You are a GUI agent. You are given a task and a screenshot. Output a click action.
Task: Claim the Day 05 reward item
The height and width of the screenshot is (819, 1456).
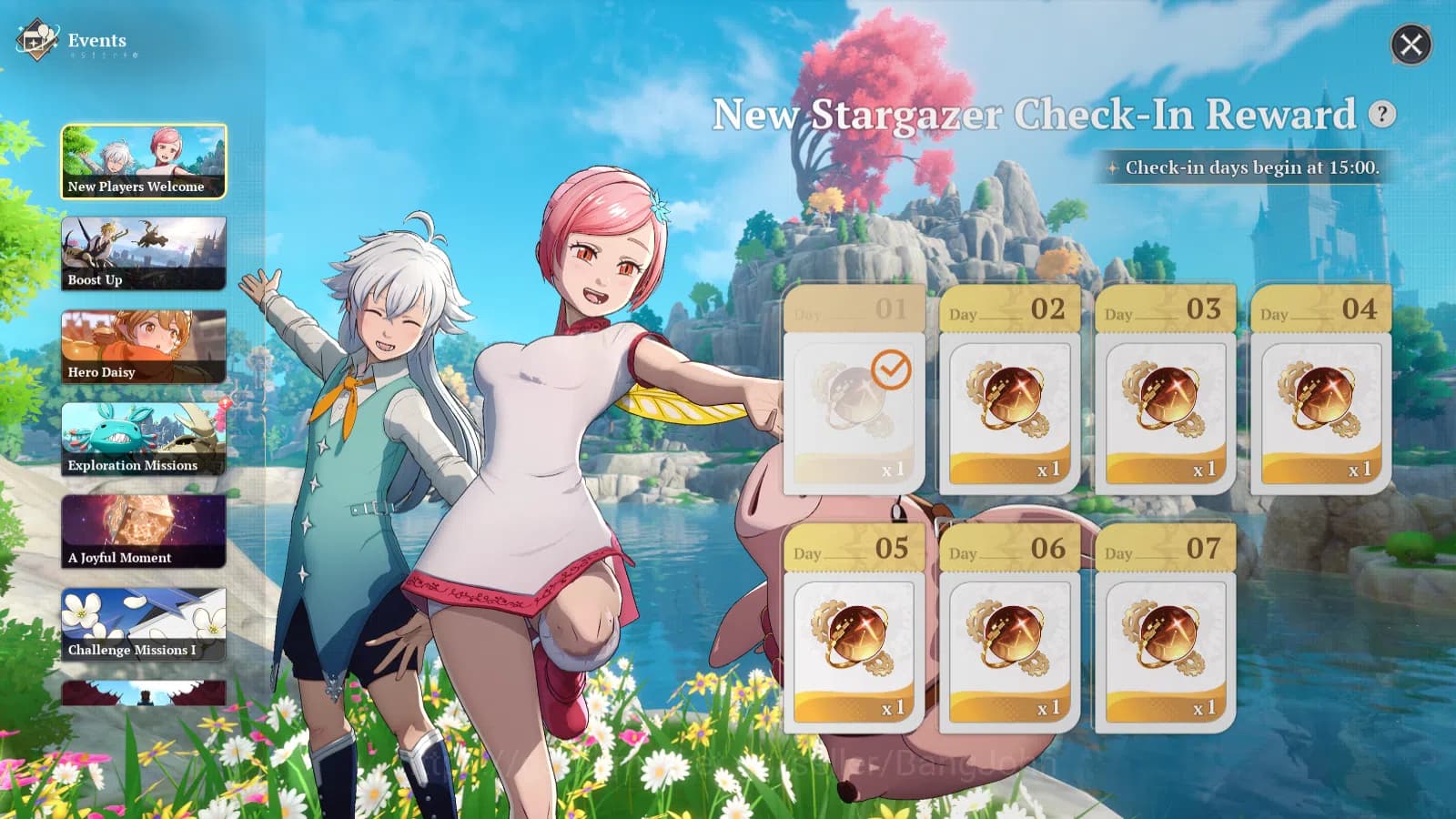(x=854, y=637)
